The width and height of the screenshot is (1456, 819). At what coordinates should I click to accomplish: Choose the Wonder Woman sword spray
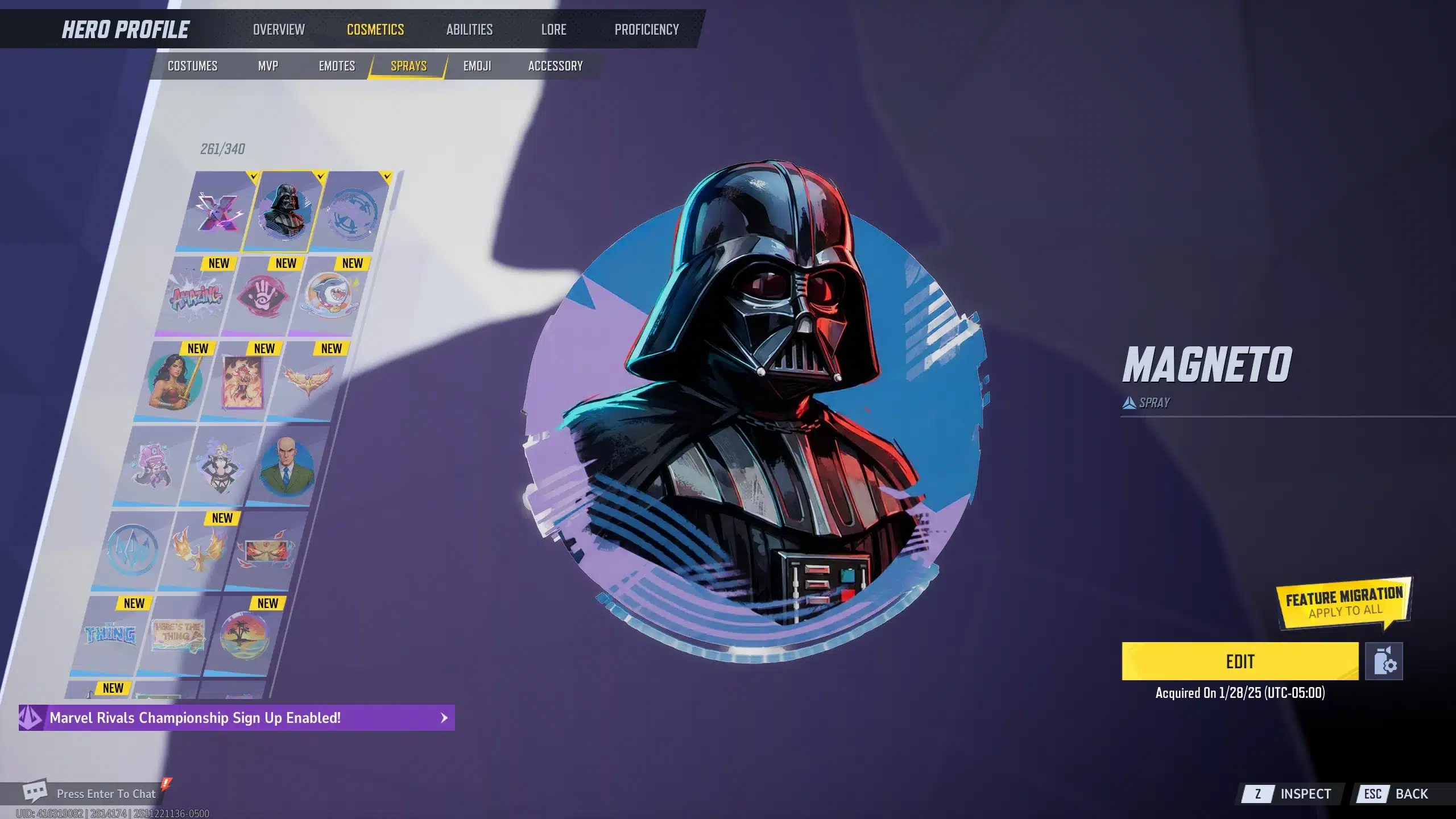[173, 381]
